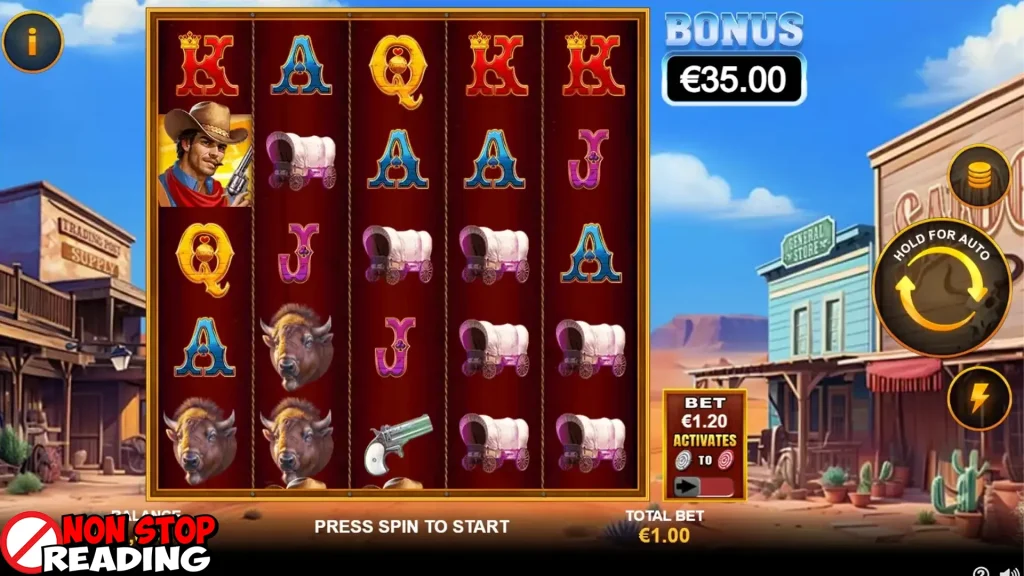The image size is (1024, 576).
Task: Open the €35.00 bonus buy
Action: 734,79
